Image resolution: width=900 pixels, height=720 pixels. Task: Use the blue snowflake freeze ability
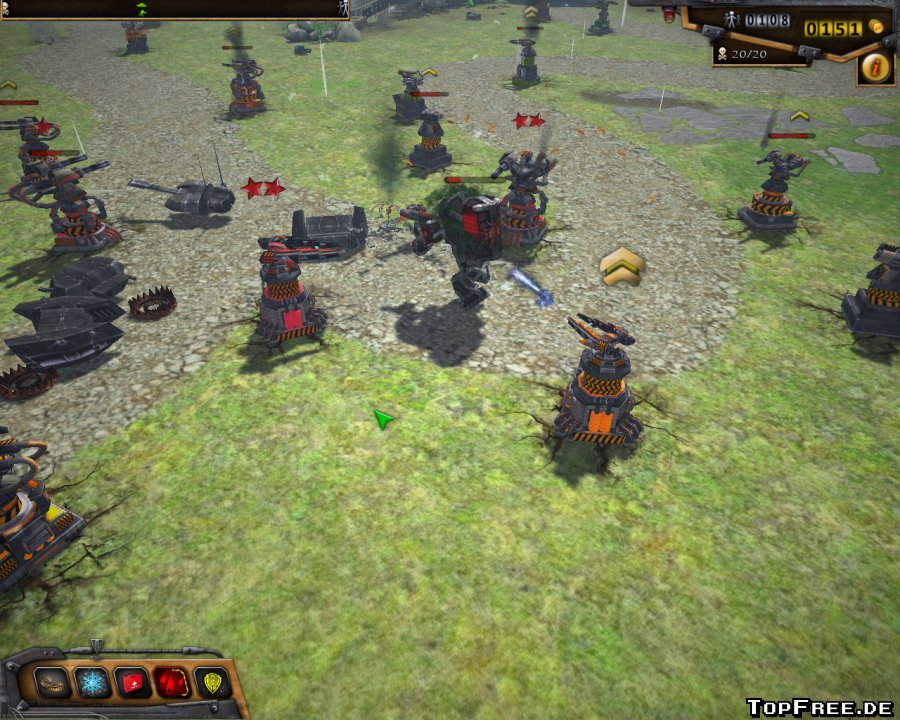93,682
